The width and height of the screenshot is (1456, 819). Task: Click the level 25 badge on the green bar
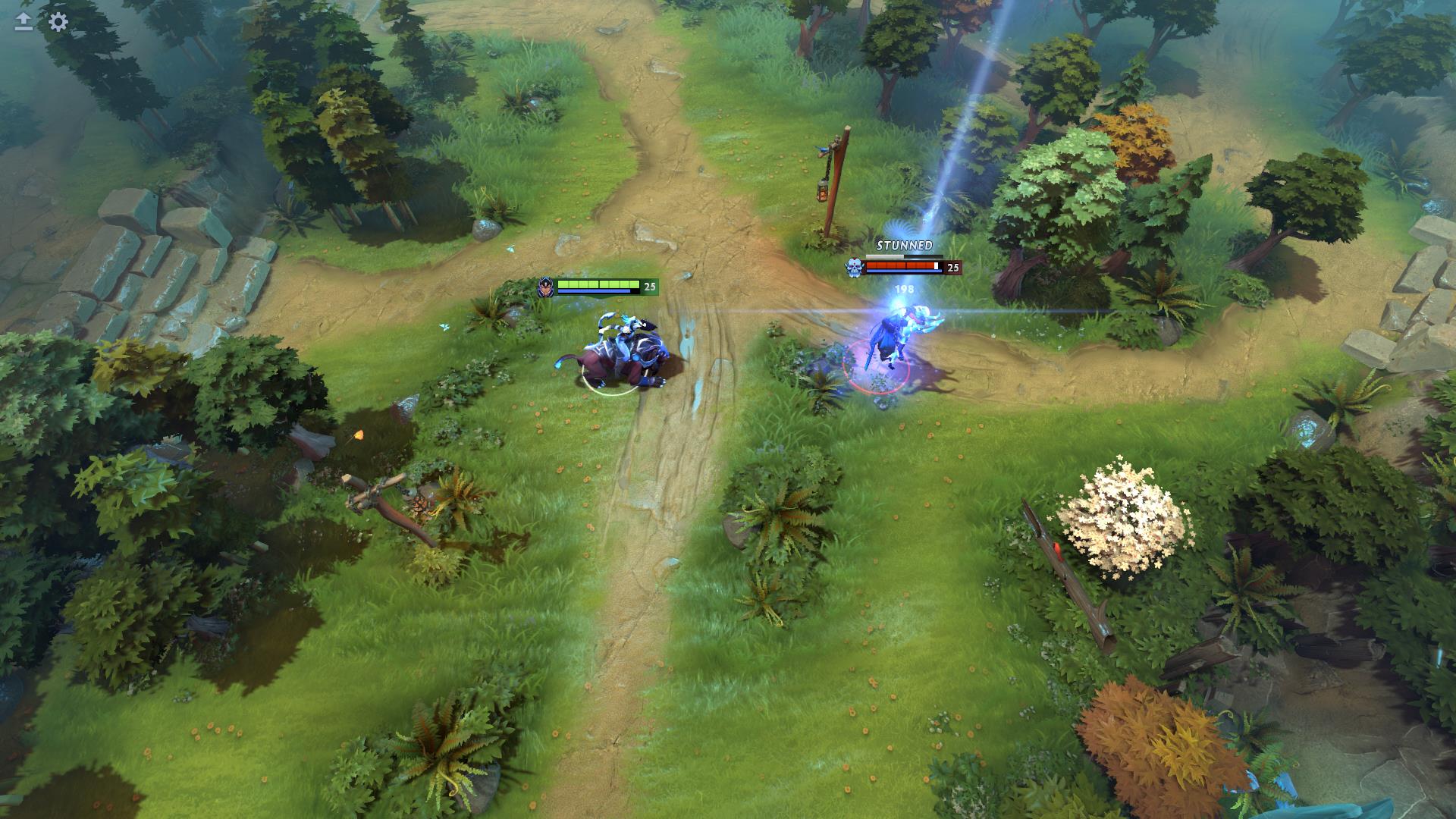pos(648,287)
